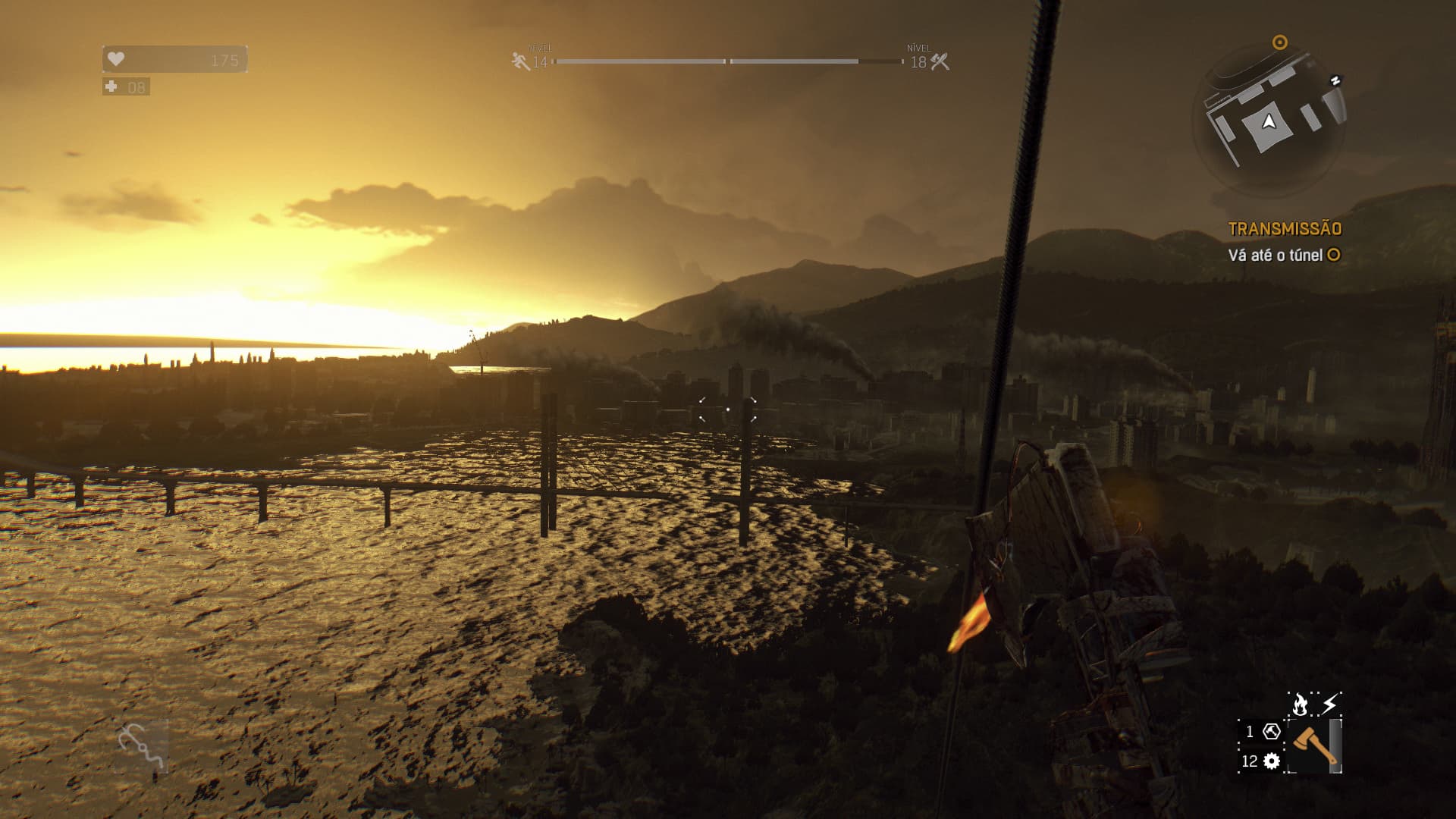
Task: Click the objective marker above the minimap
Action: click(1280, 42)
